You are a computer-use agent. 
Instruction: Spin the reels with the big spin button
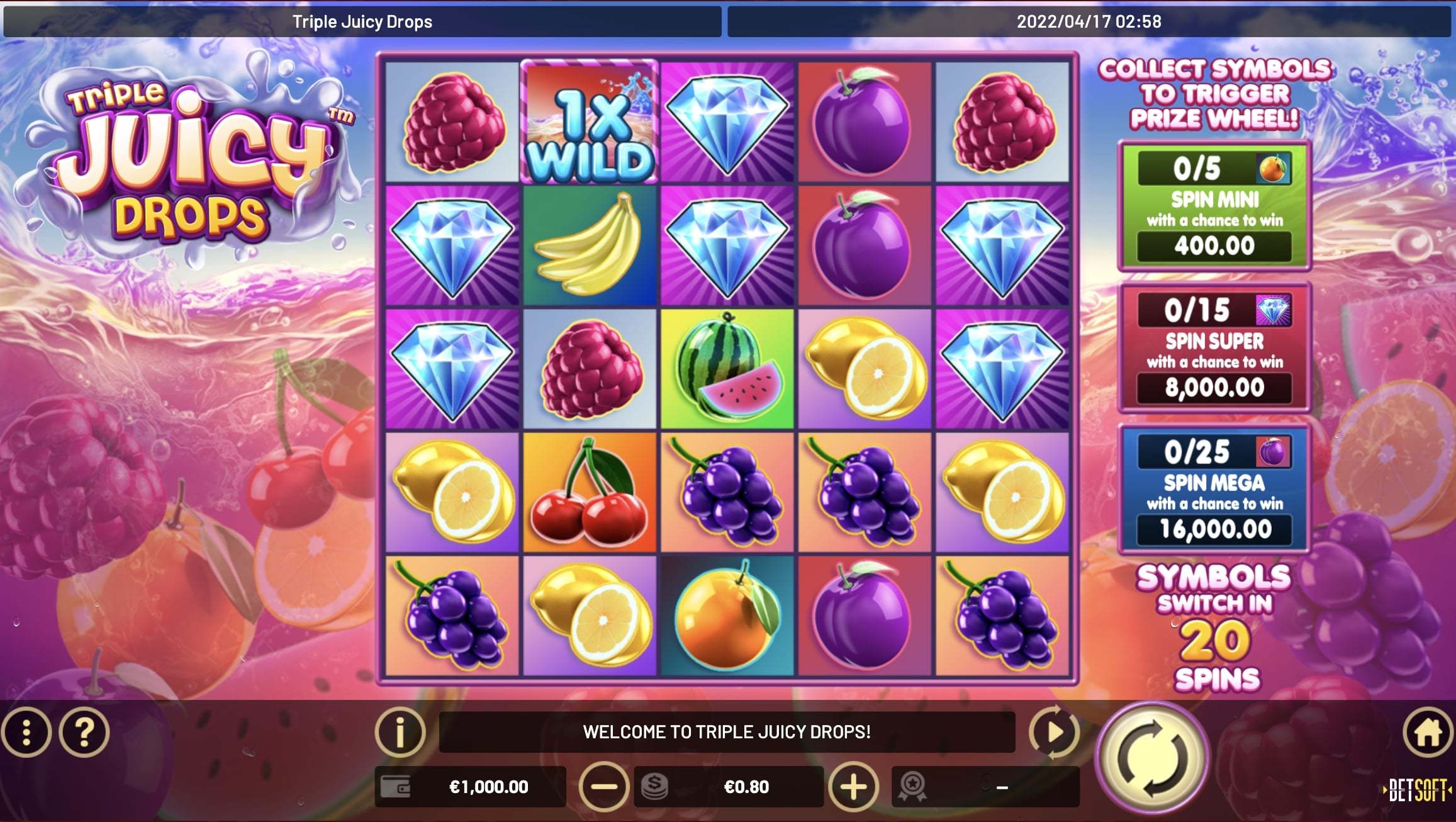point(1152,758)
